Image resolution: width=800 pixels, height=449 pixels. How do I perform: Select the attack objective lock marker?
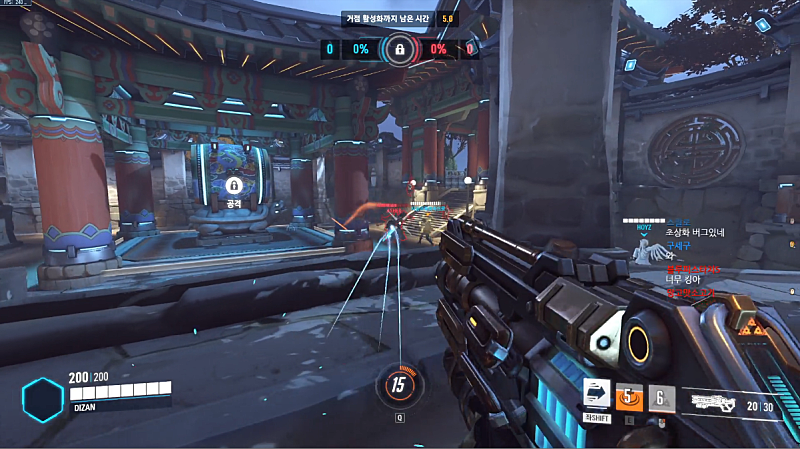tap(234, 185)
